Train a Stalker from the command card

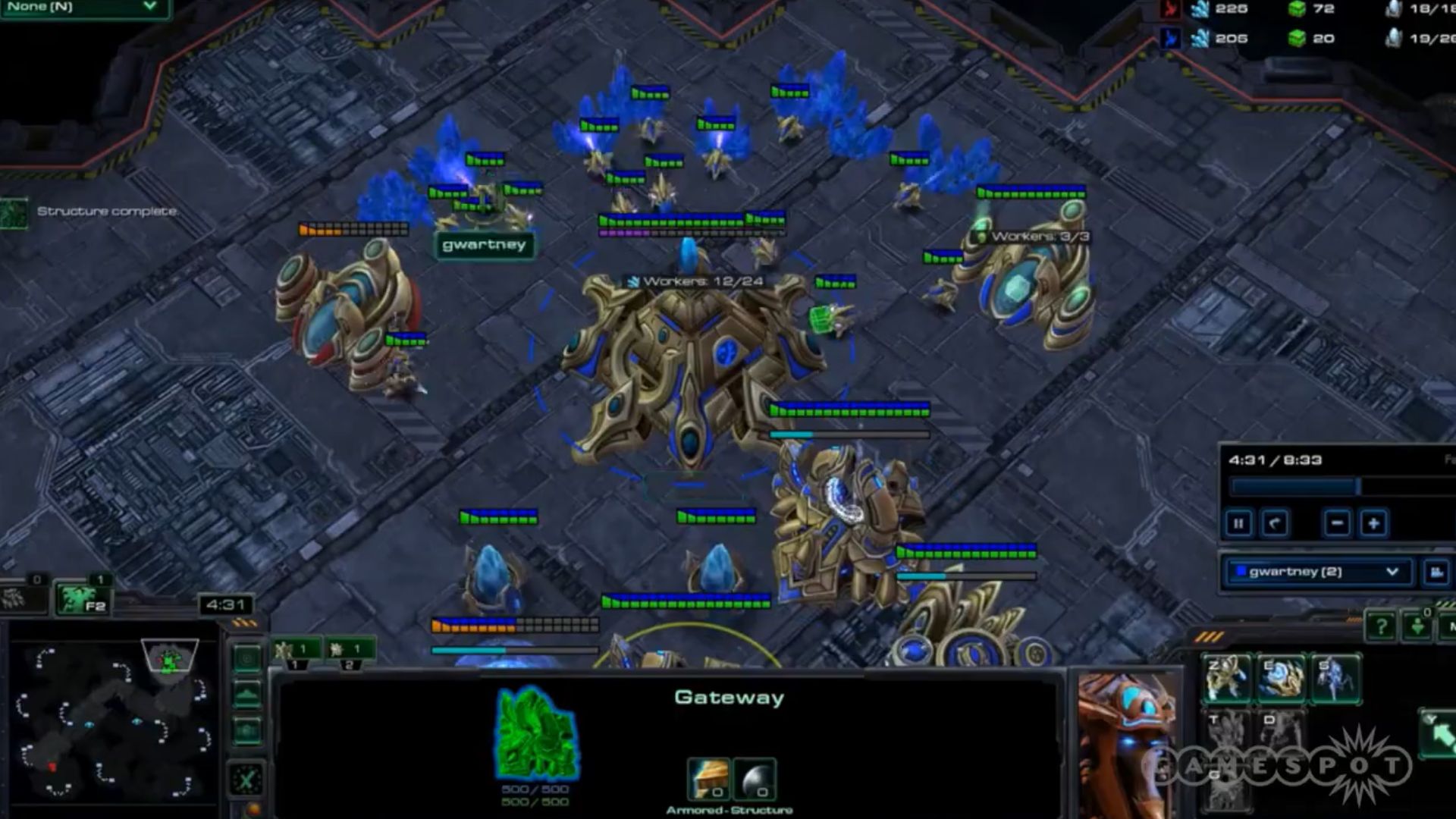(x=1335, y=678)
